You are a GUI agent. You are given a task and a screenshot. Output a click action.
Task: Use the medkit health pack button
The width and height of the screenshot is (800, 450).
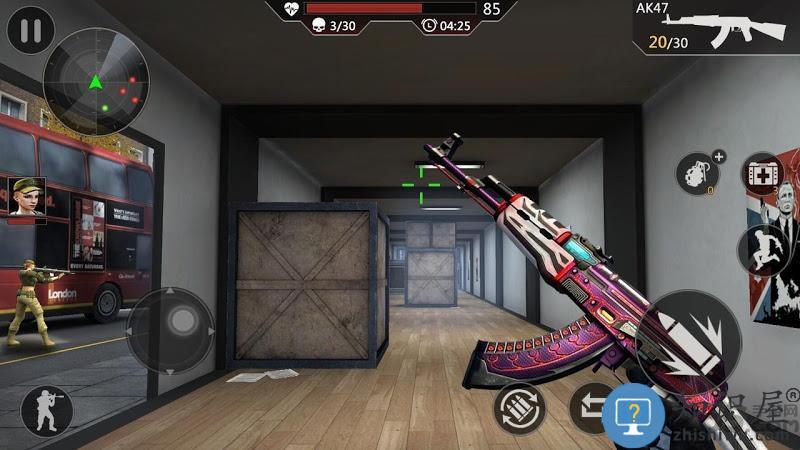pyautogui.click(x=765, y=174)
